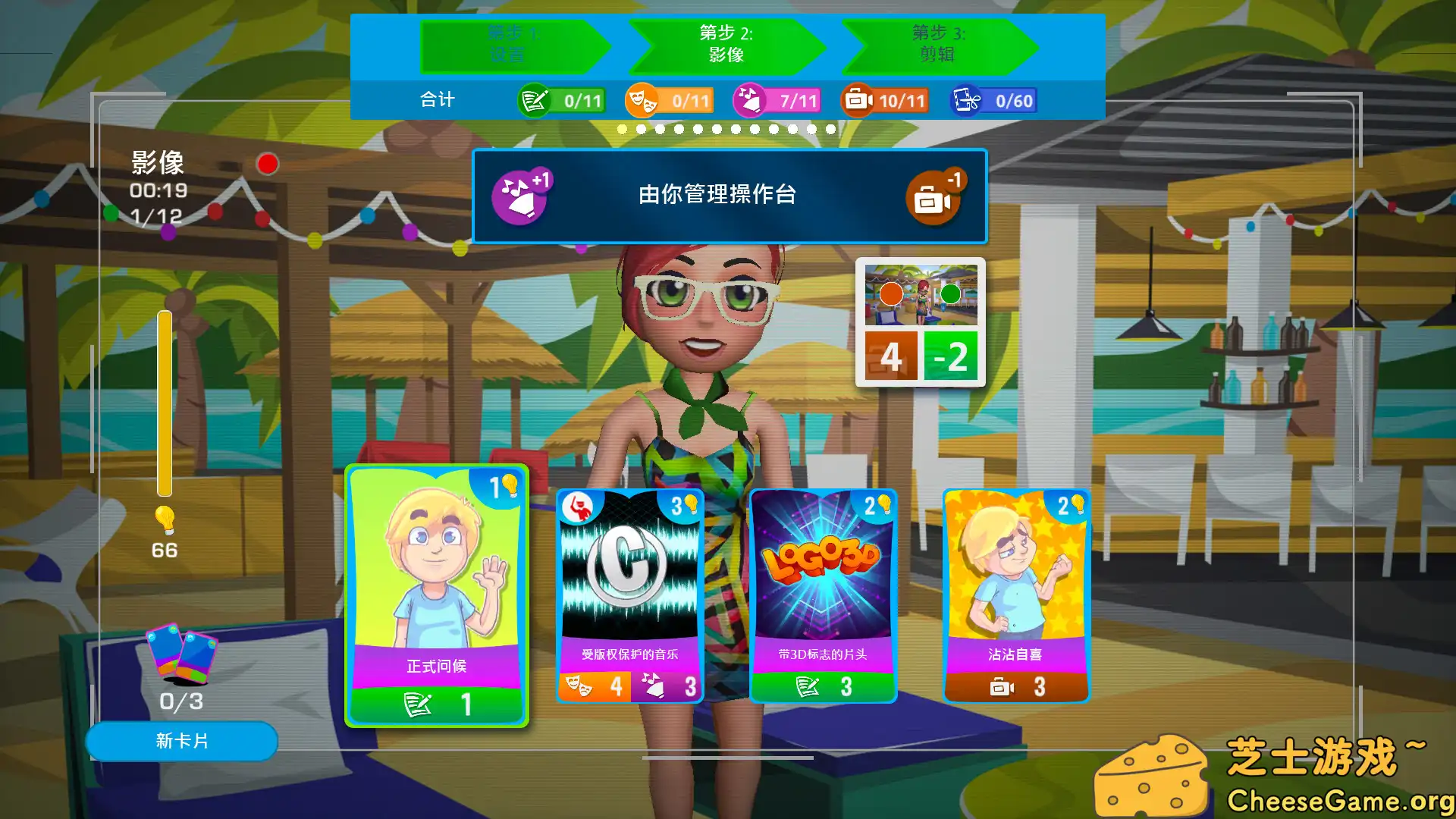1456x819 pixels.
Task: Click the orange theater masks icon showing 0/11
Action: click(x=642, y=99)
